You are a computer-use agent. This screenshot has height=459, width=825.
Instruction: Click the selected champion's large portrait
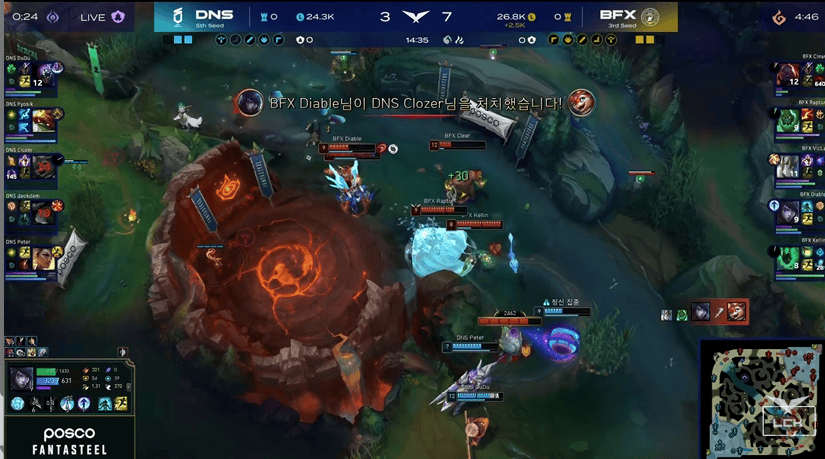20,378
